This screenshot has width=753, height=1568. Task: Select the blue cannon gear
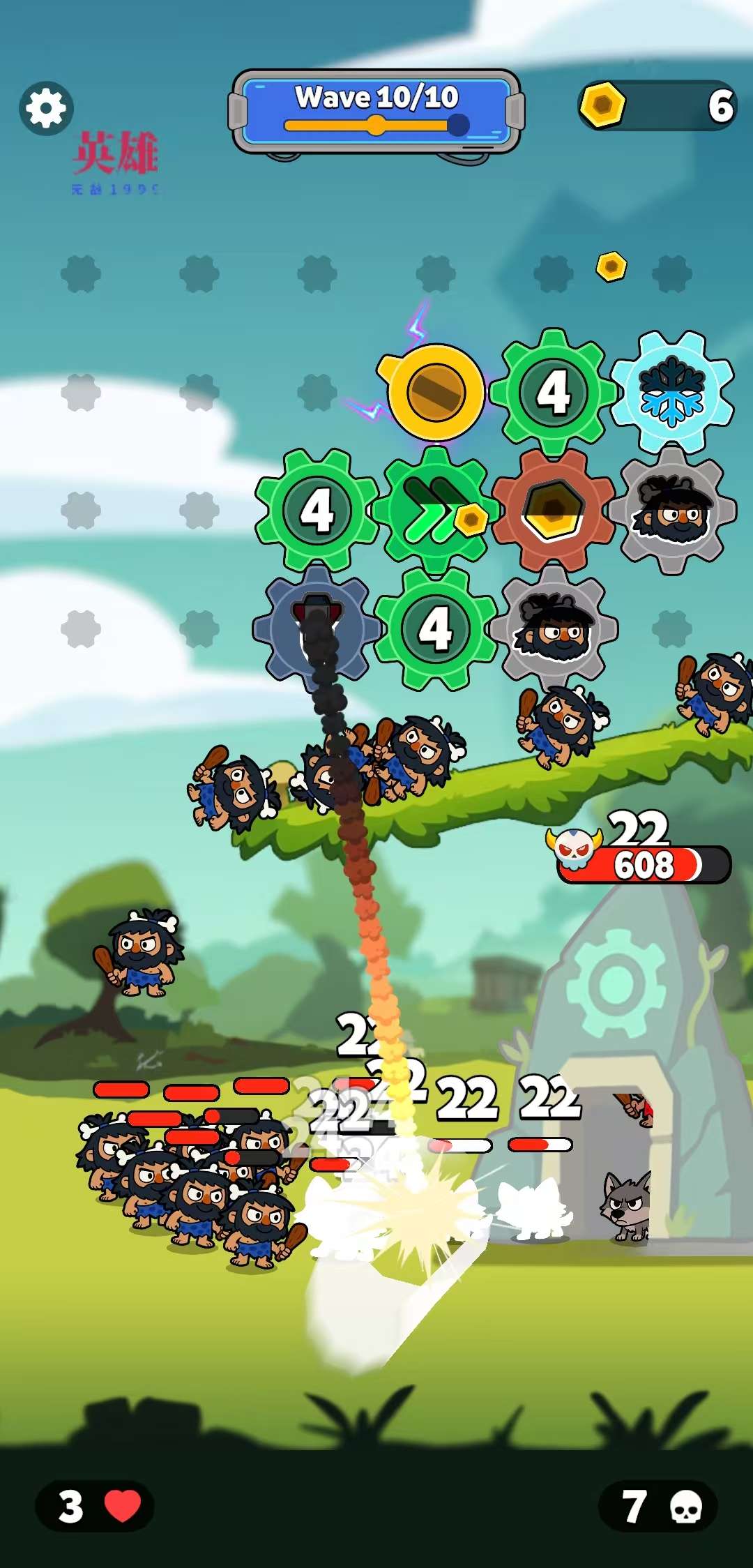tap(317, 628)
